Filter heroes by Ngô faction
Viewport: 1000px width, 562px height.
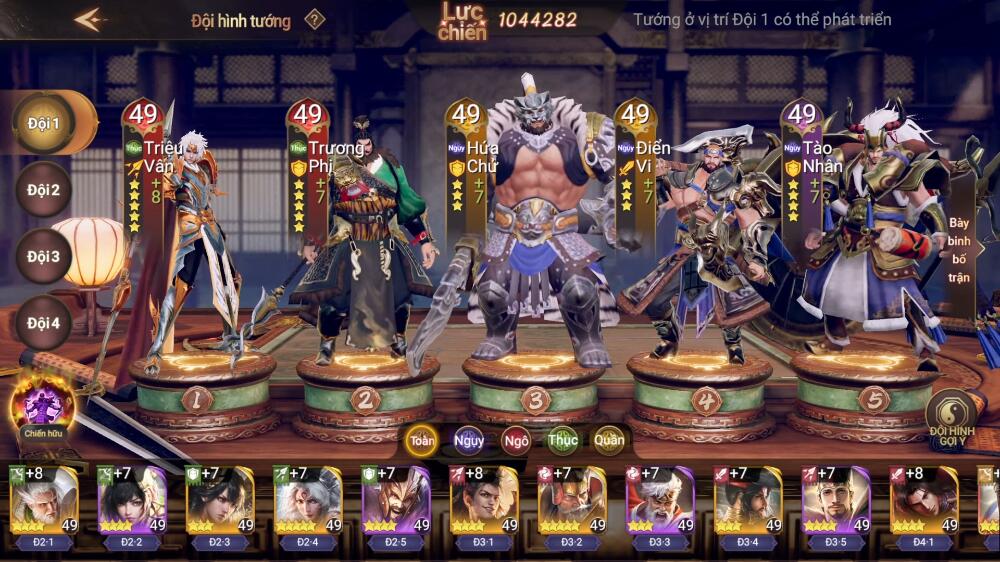[x=516, y=440]
